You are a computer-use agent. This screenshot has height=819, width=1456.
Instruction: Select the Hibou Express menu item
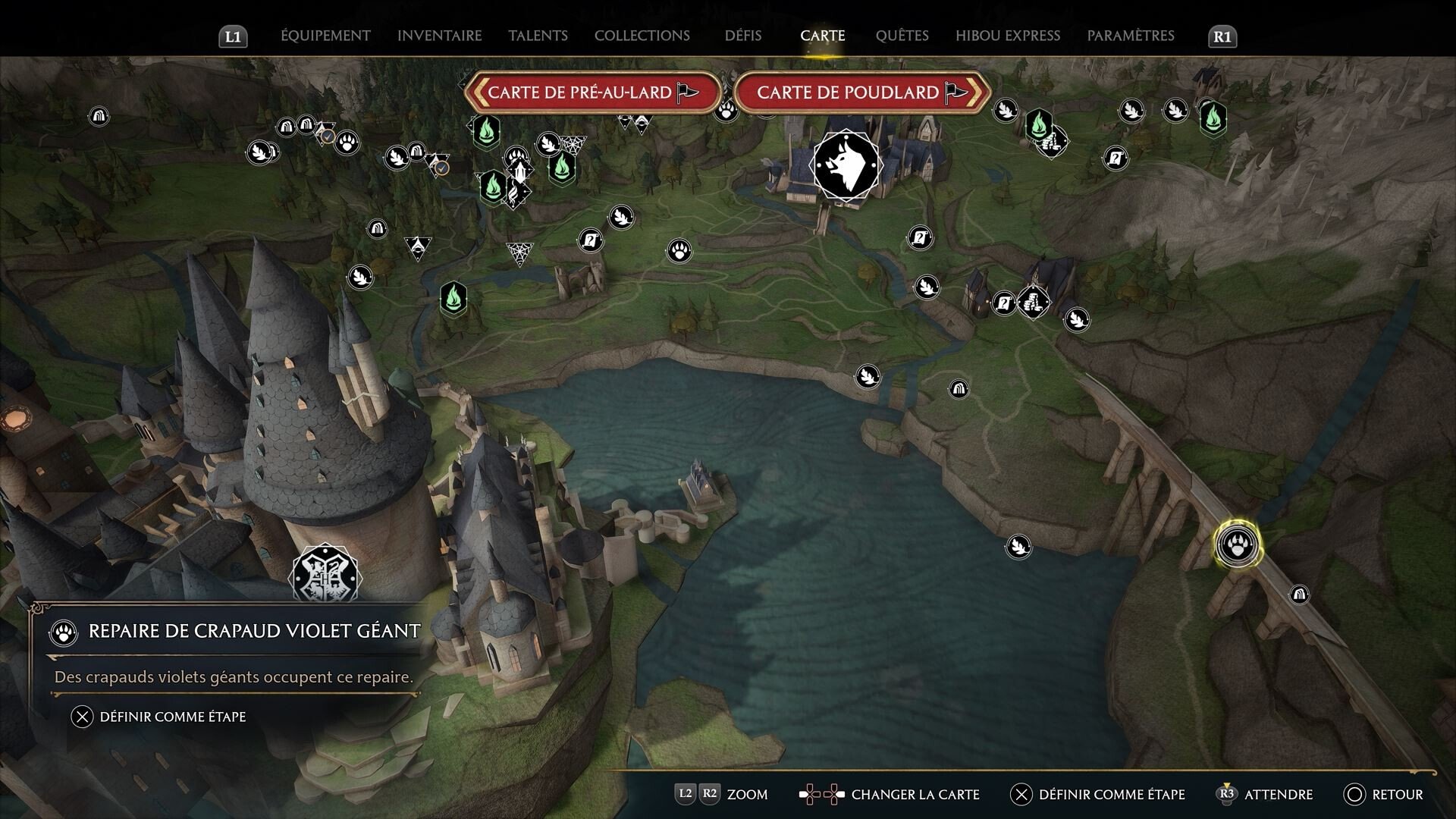1007,35
